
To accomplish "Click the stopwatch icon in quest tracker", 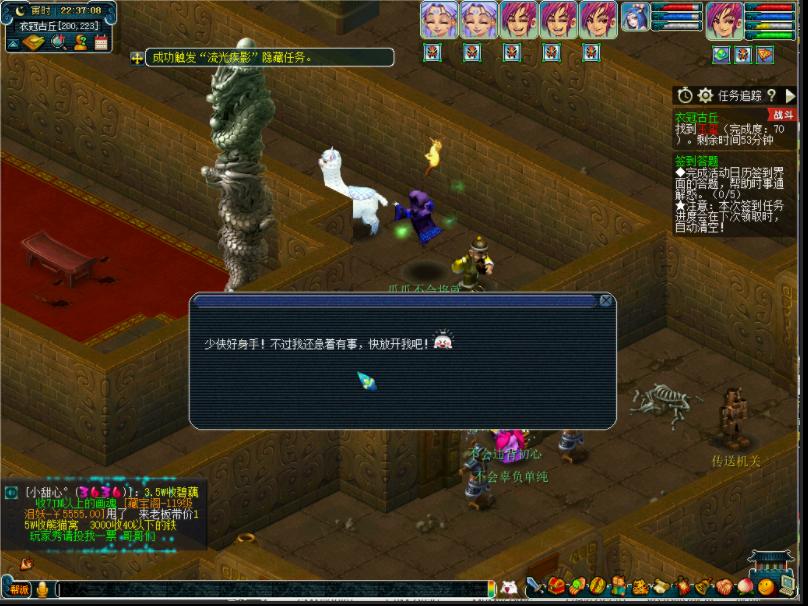I will click(x=685, y=95).
